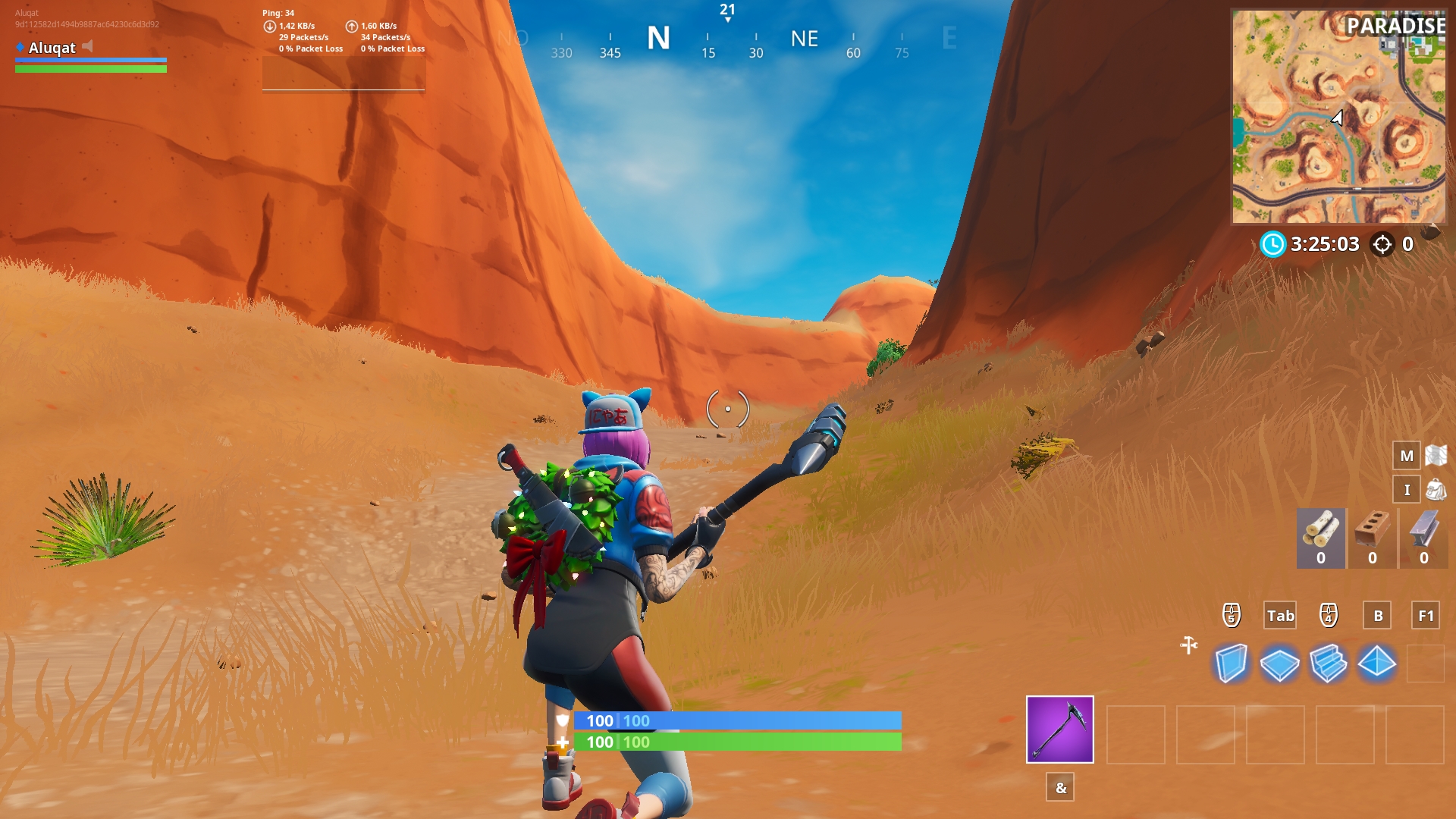Select the wood material icon

[x=1319, y=531]
